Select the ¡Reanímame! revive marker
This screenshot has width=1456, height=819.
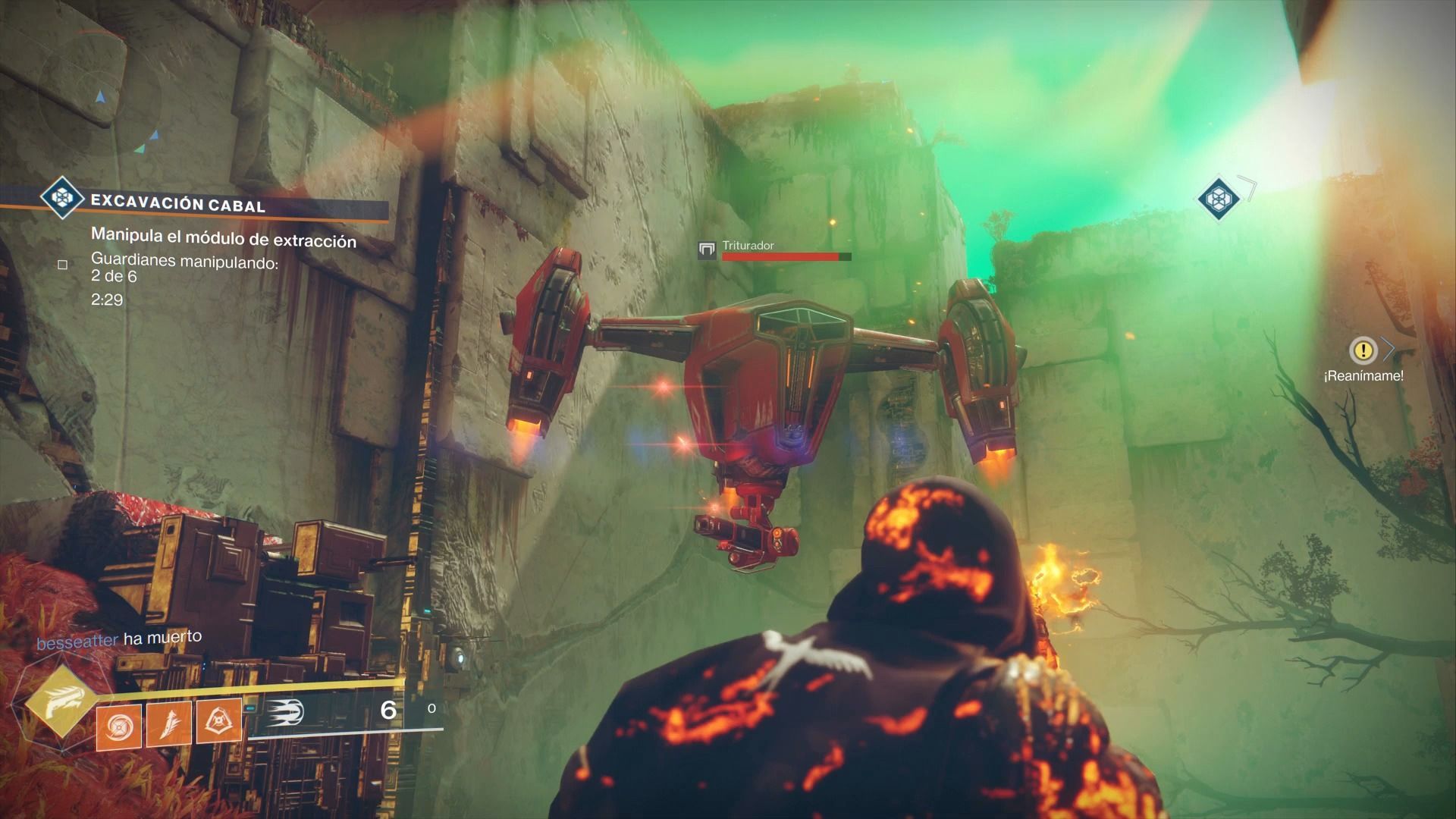pos(1363,350)
